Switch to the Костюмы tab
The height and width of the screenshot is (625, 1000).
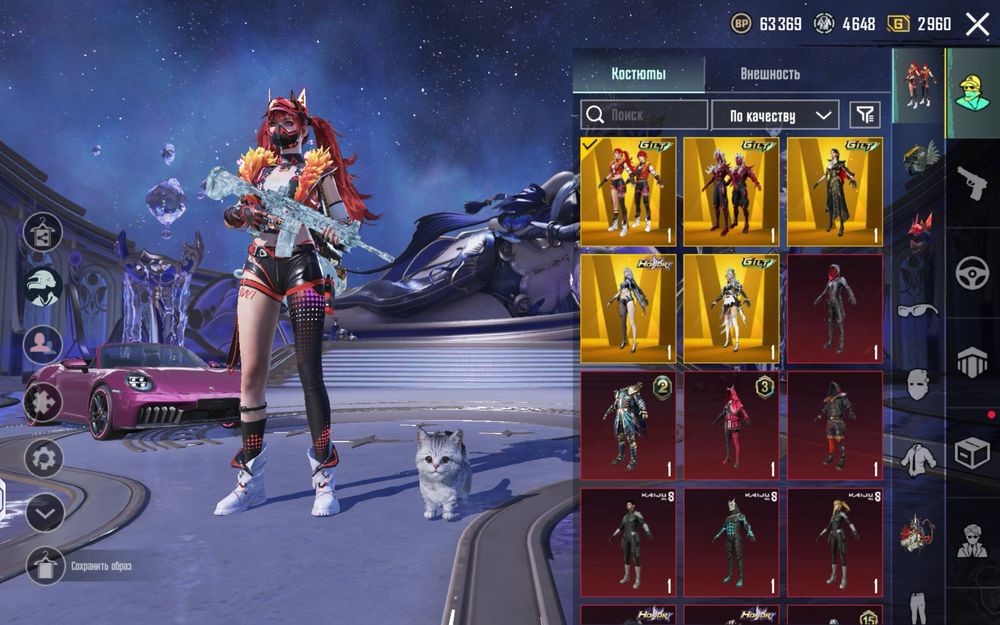click(639, 74)
